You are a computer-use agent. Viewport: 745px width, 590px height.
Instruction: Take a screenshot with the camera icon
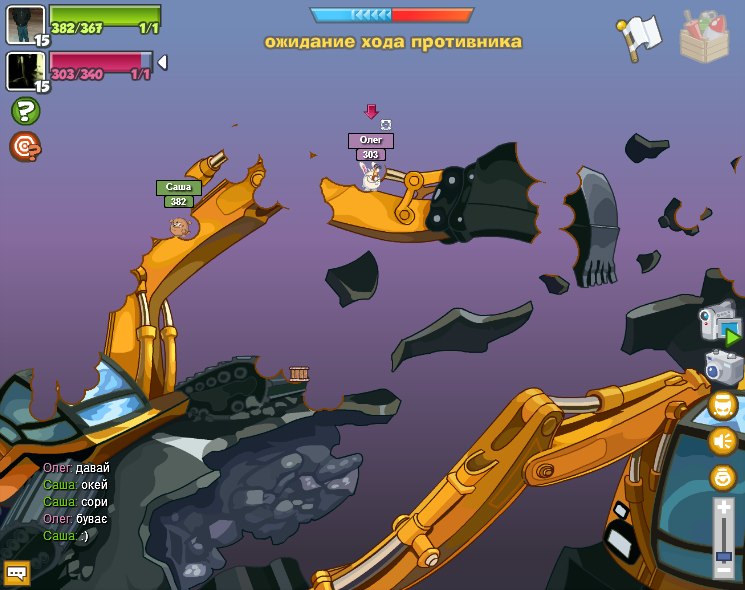(723, 366)
